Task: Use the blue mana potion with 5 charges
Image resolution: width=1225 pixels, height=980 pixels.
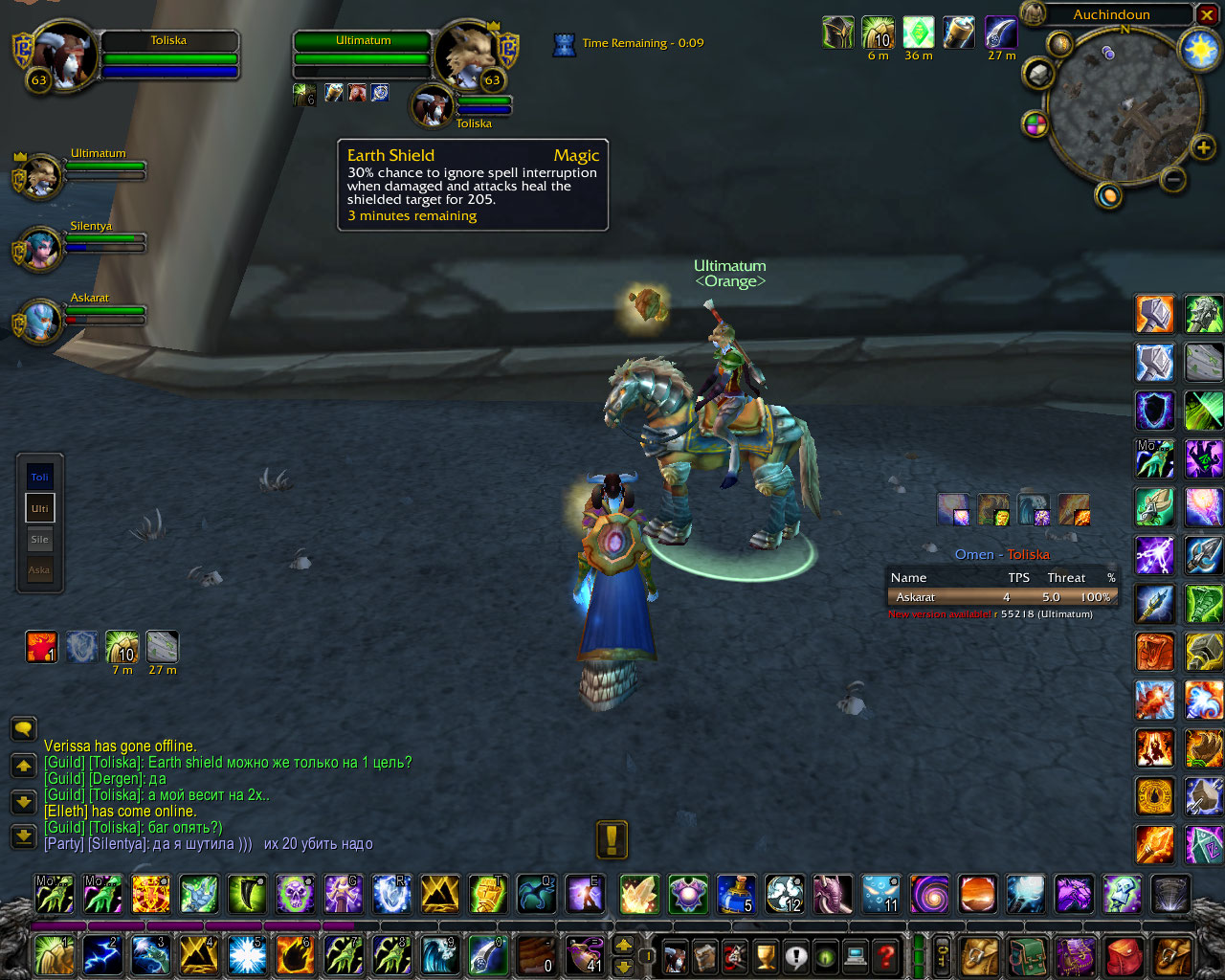Action: click(x=736, y=895)
